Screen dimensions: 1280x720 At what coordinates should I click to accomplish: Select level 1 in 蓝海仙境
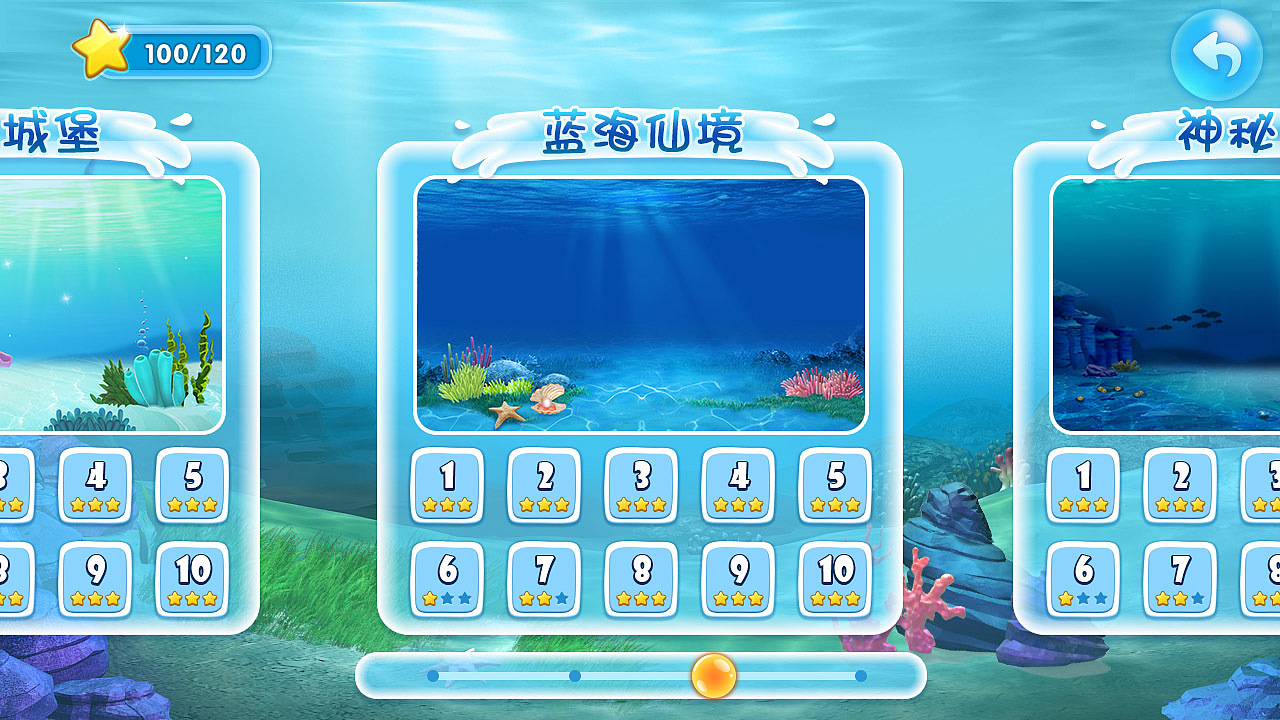coord(447,486)
